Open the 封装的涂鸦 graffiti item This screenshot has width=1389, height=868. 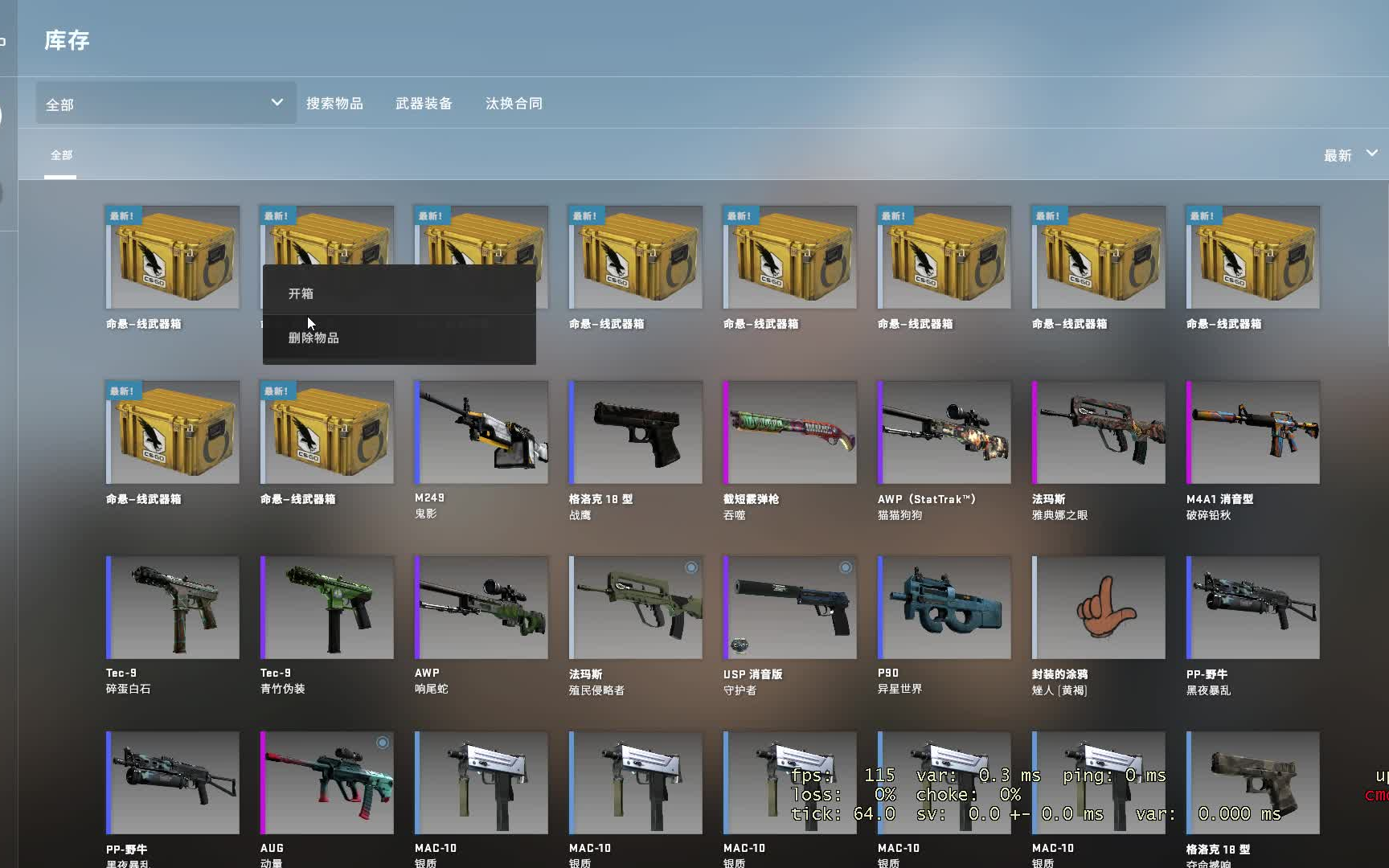1098,607
